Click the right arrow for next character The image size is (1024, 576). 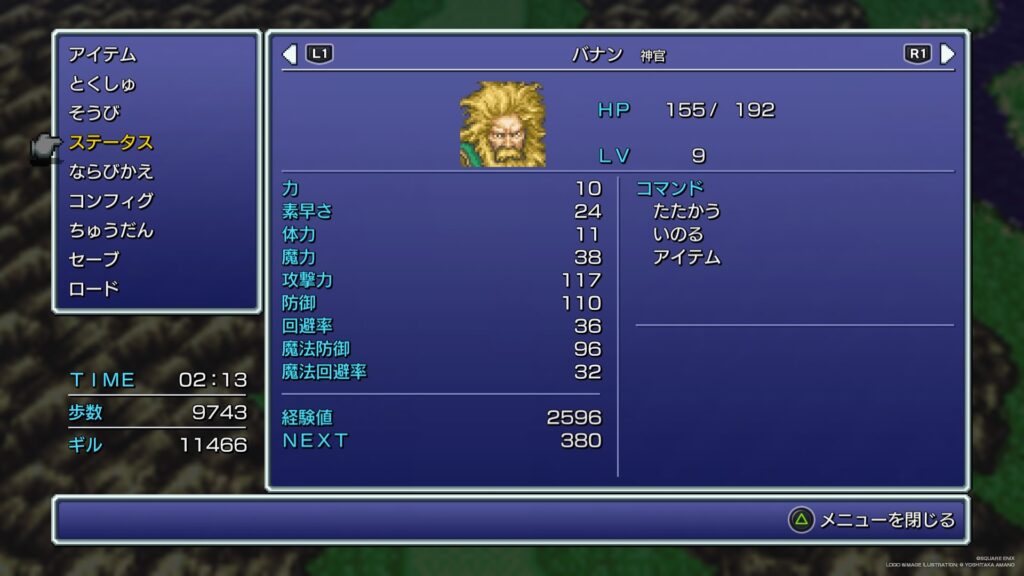pos(947,54)
